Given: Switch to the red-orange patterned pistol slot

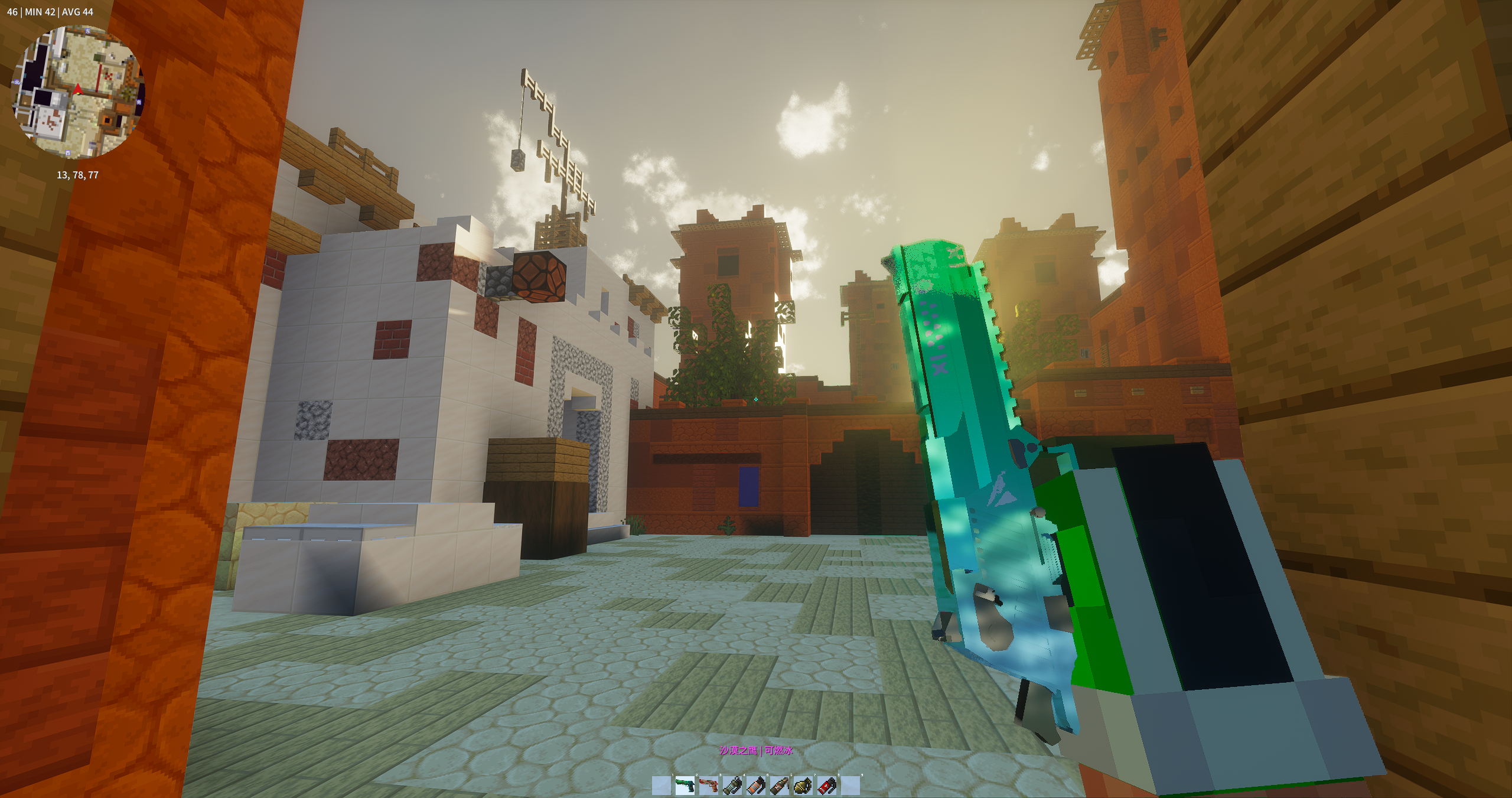Looking at the screenshot, I should tap(709, 786).
